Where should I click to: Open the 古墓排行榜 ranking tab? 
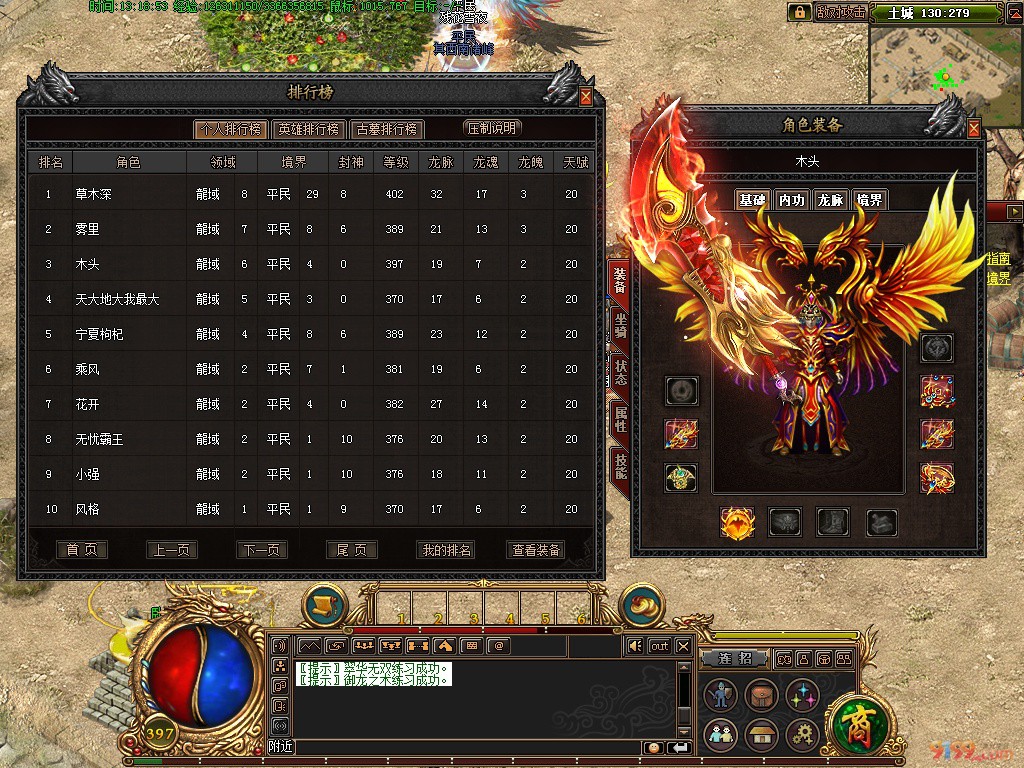click(387, 129)
